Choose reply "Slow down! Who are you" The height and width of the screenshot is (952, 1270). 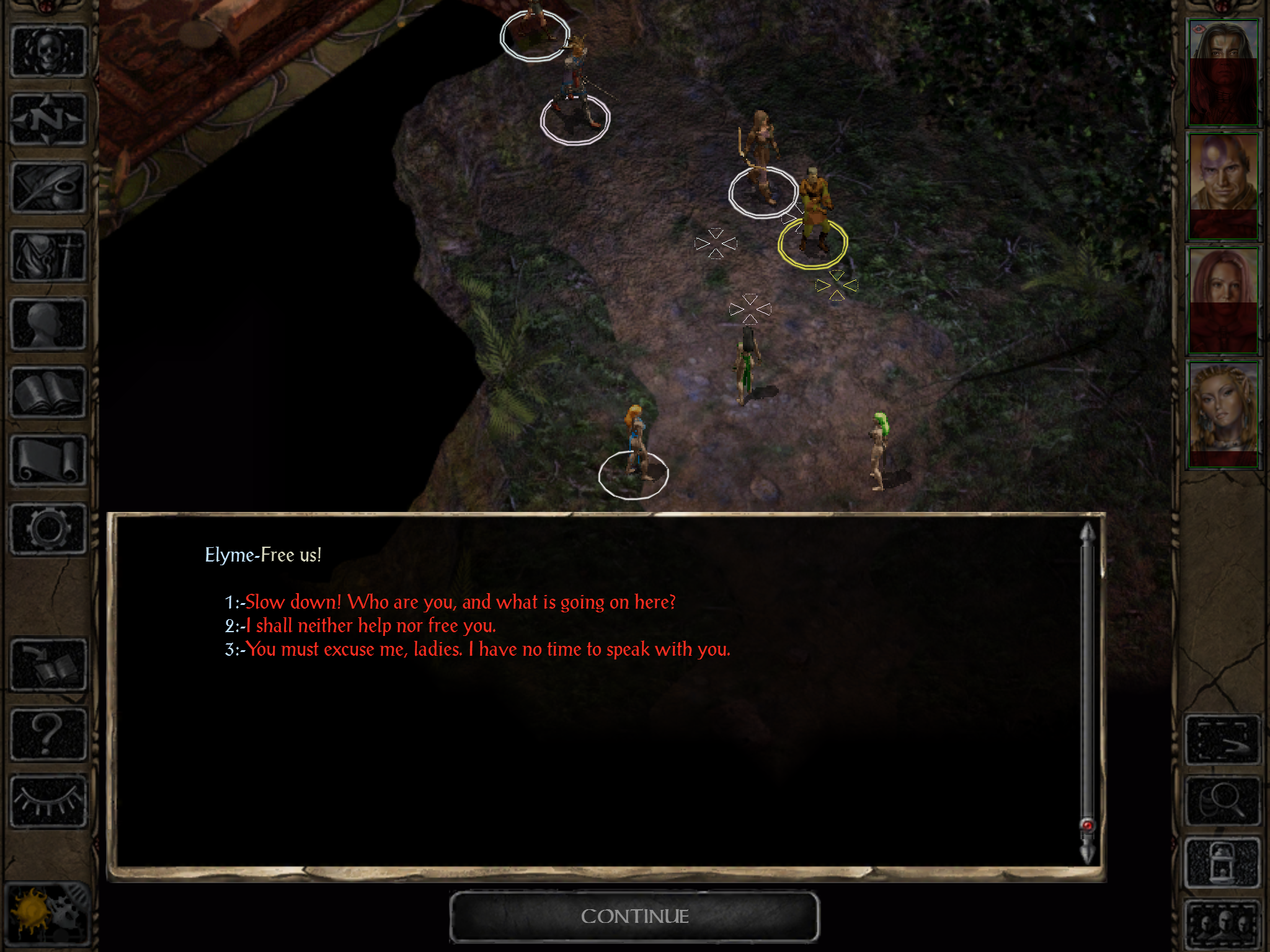tap(460, 602)
